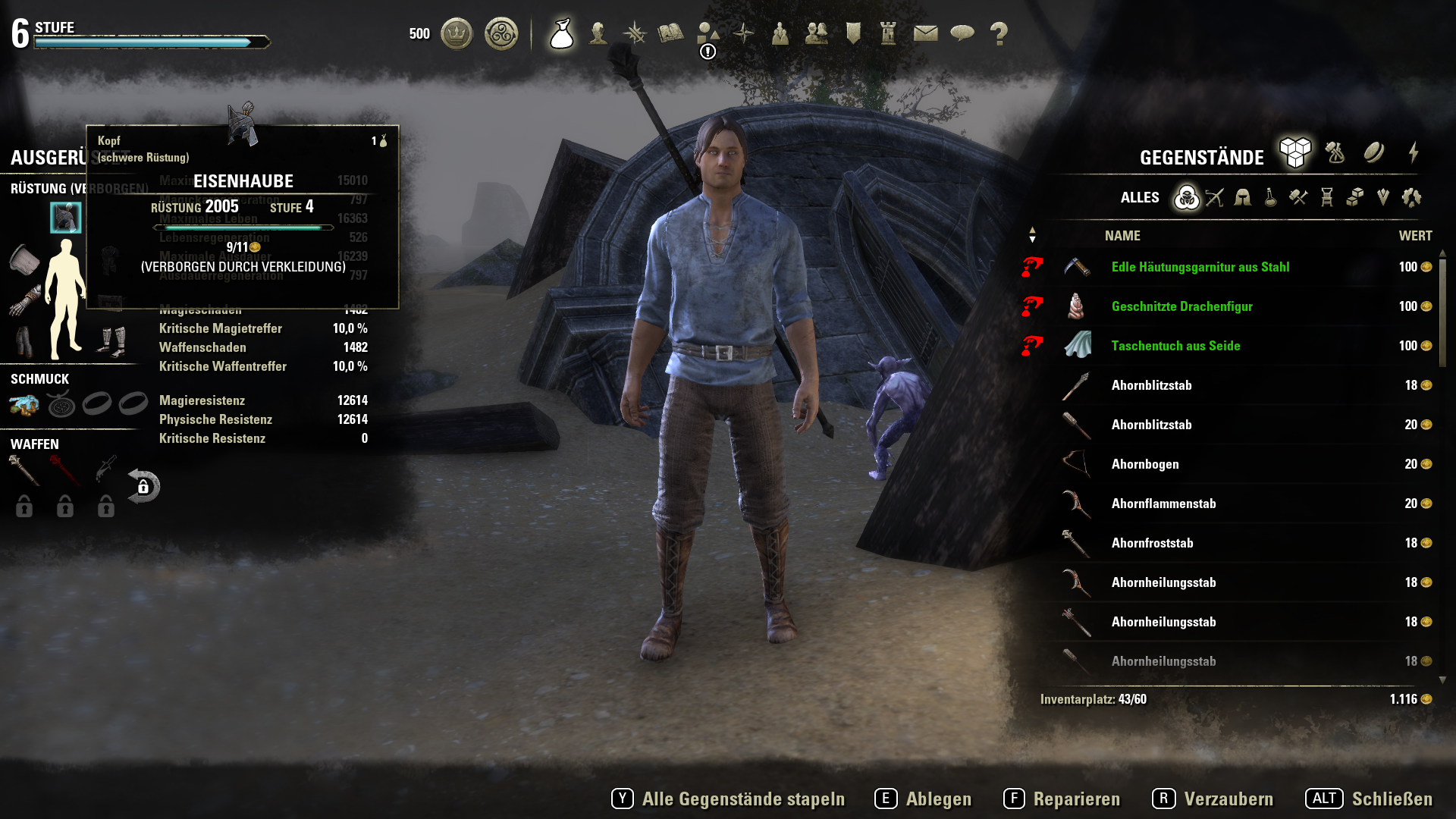Open the mail envelope menu
This screenshot has width=1456, height=819.
[x=925, y=33]
